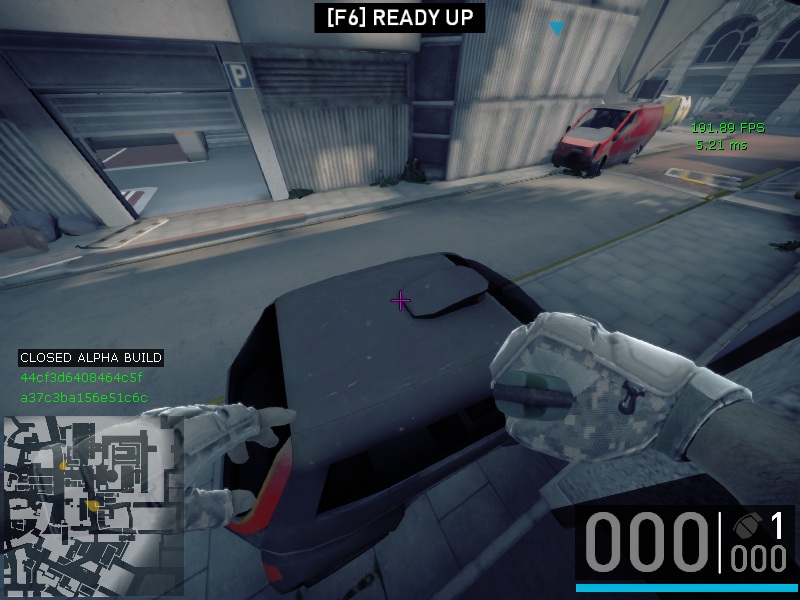800x600 pixels.
Task: Select the grenade icon
Action: tap(745, 525)
